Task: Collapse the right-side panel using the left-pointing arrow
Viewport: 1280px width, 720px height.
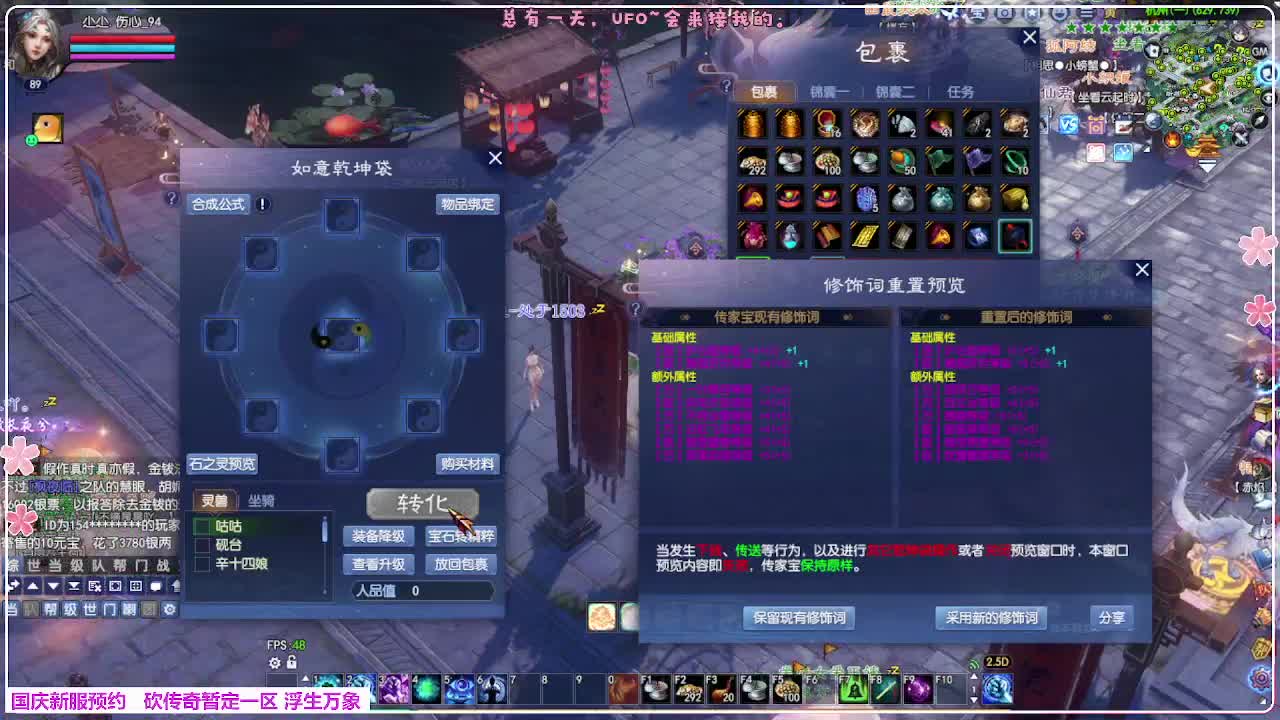Action: 1146,149
